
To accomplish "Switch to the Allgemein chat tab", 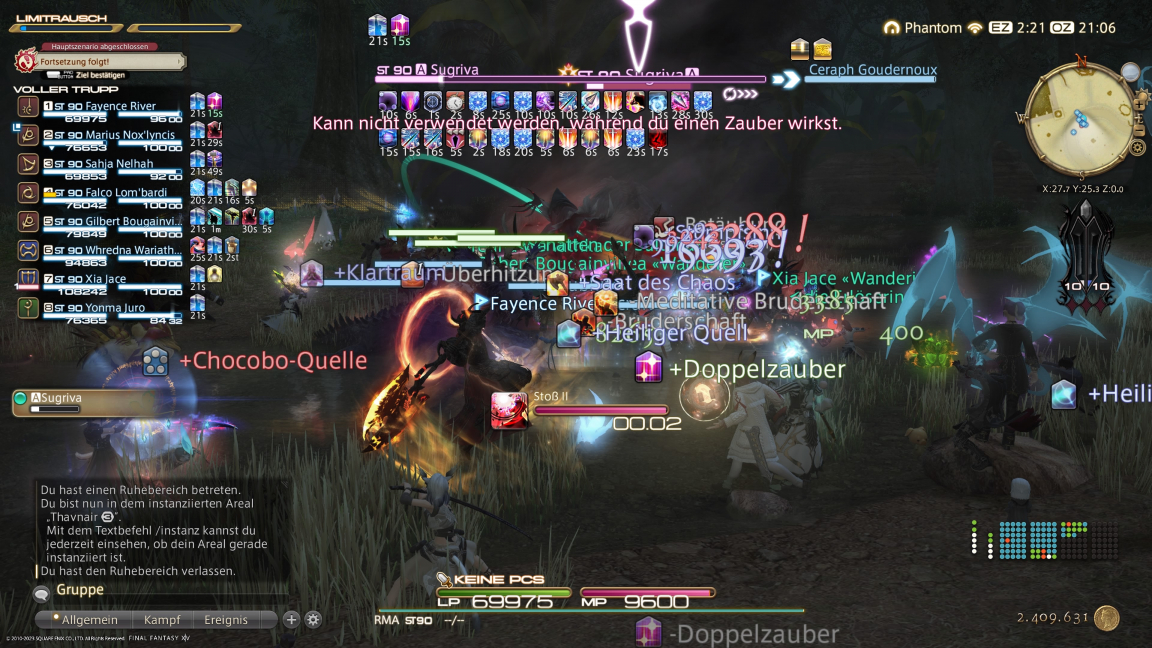I will click(89, 620).
